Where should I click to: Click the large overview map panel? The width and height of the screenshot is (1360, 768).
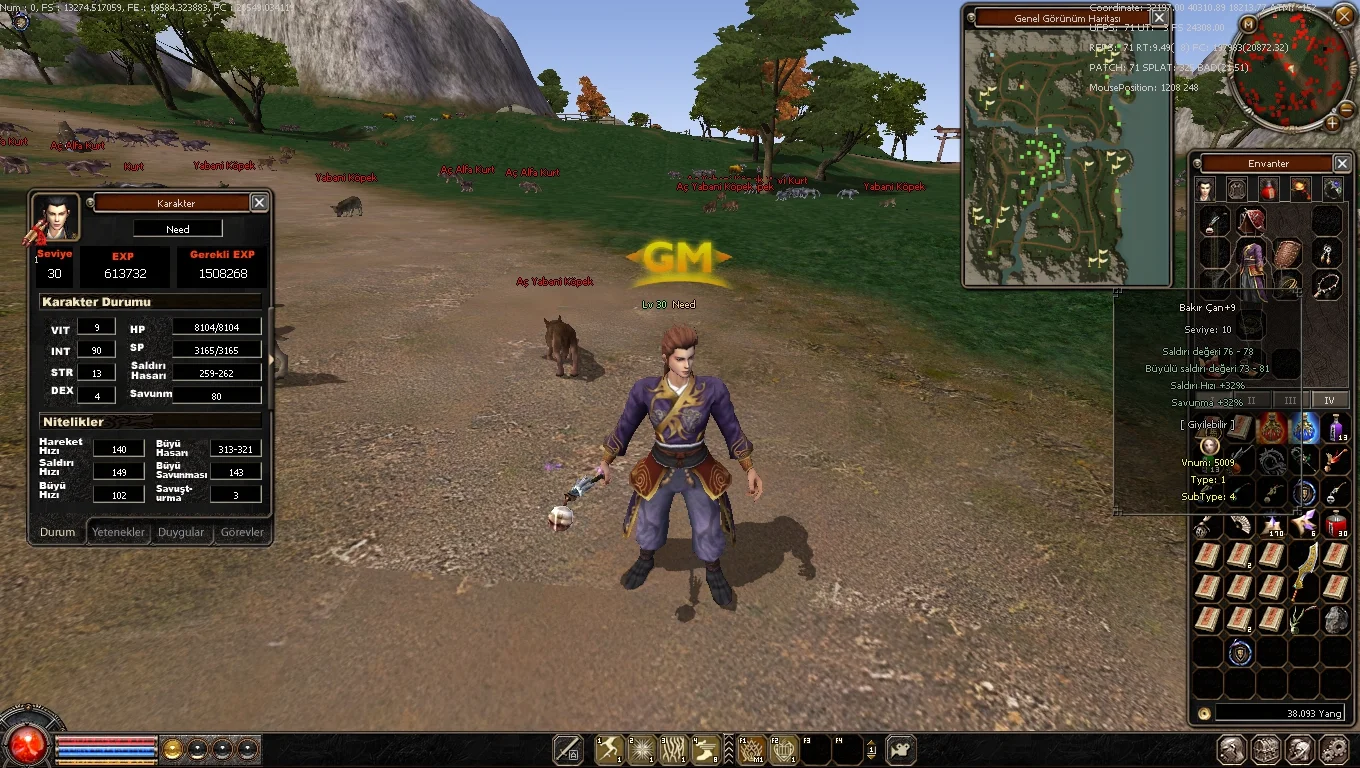point(1066,157)
